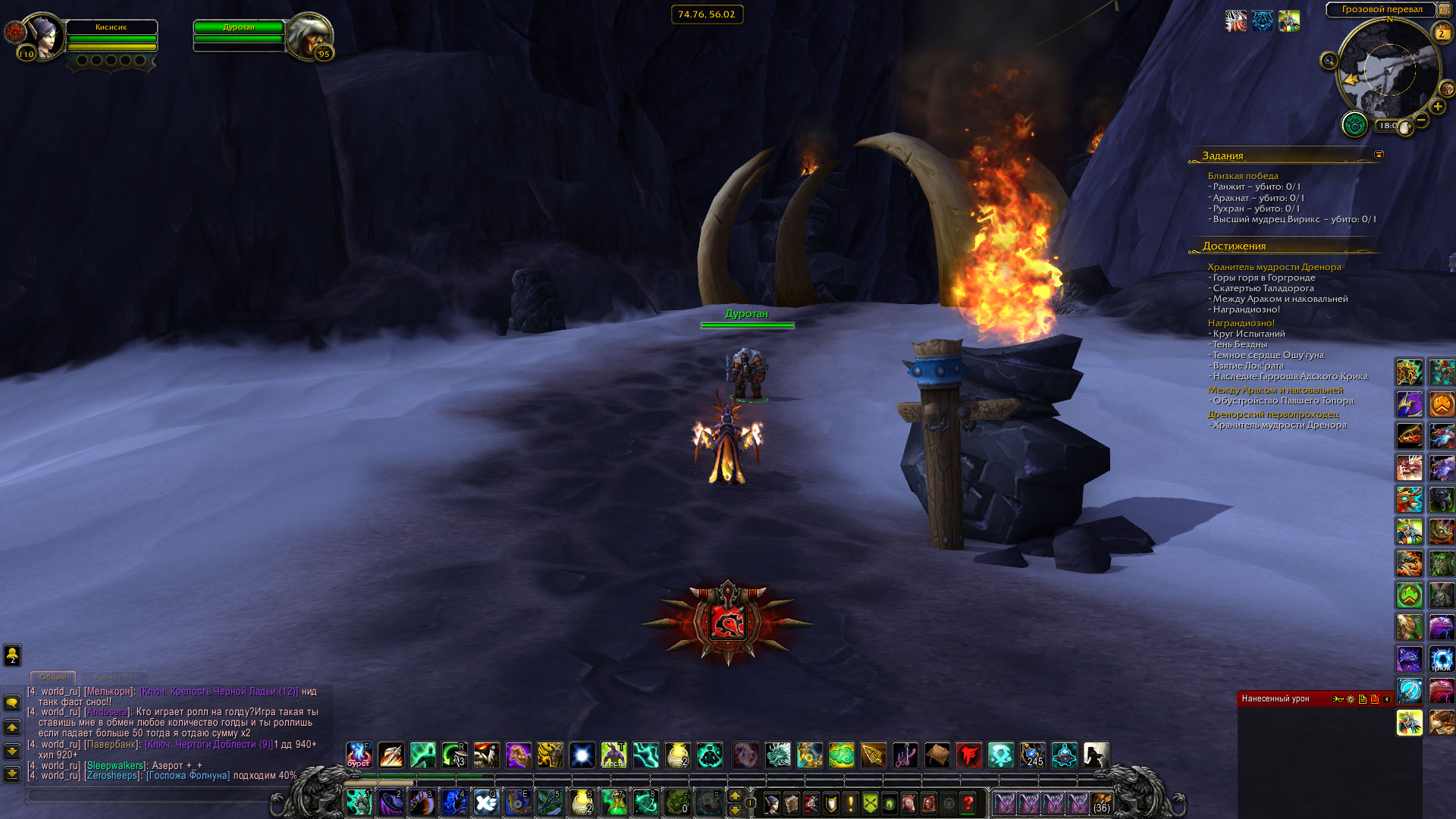Screen dimensions: 1456x819
Task: Open the Хранитель мудрости Дренора achievement
Action: (x=1274, y=267)
